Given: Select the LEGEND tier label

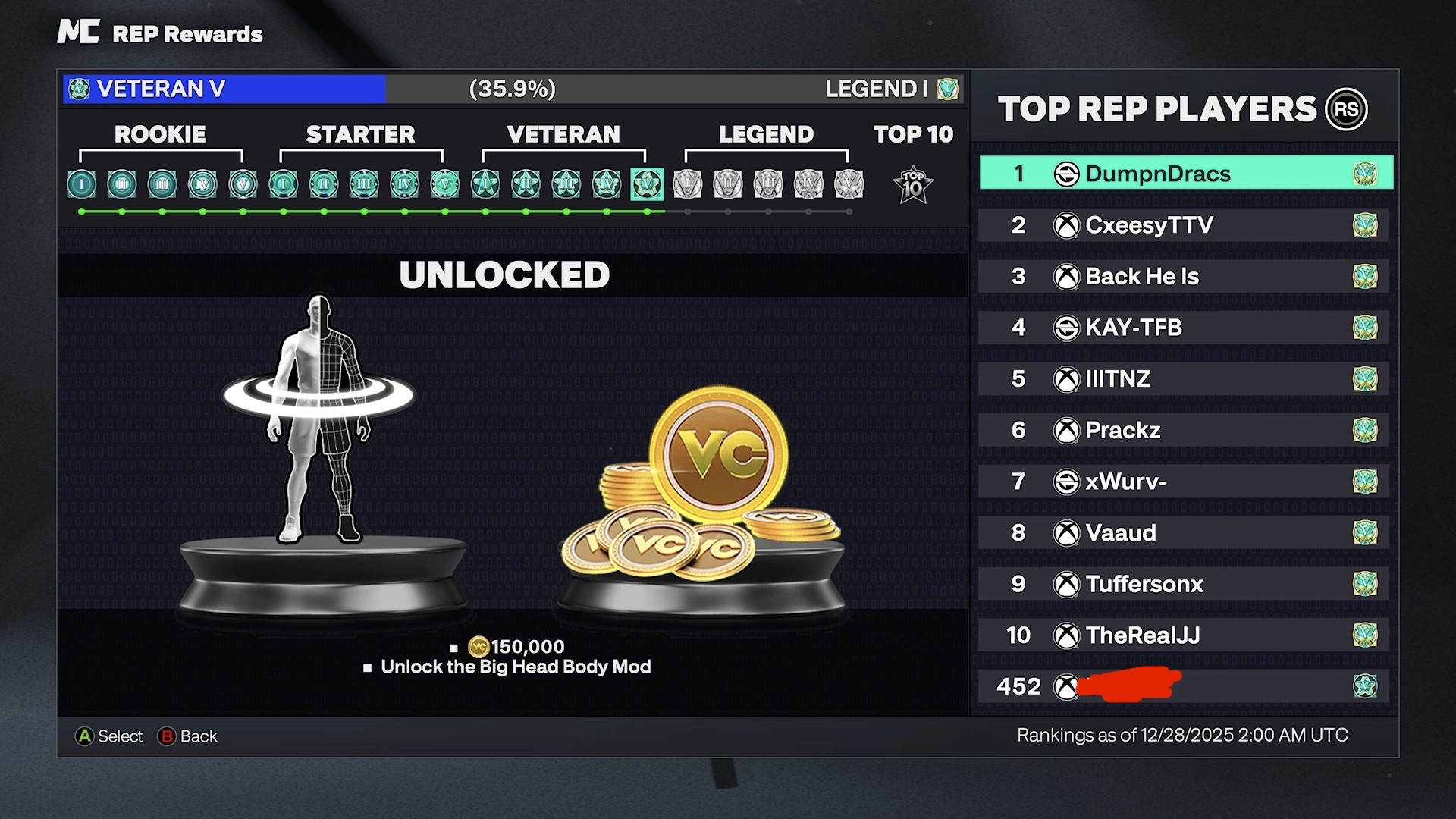Looking at the screenshot, I should tap(766, 134).
